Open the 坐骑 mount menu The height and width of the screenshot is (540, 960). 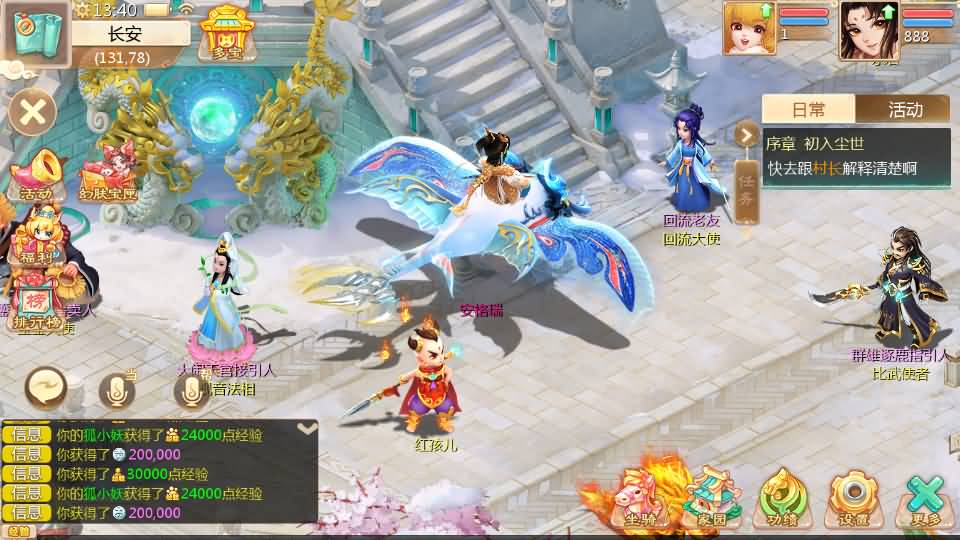click(640, 496)
